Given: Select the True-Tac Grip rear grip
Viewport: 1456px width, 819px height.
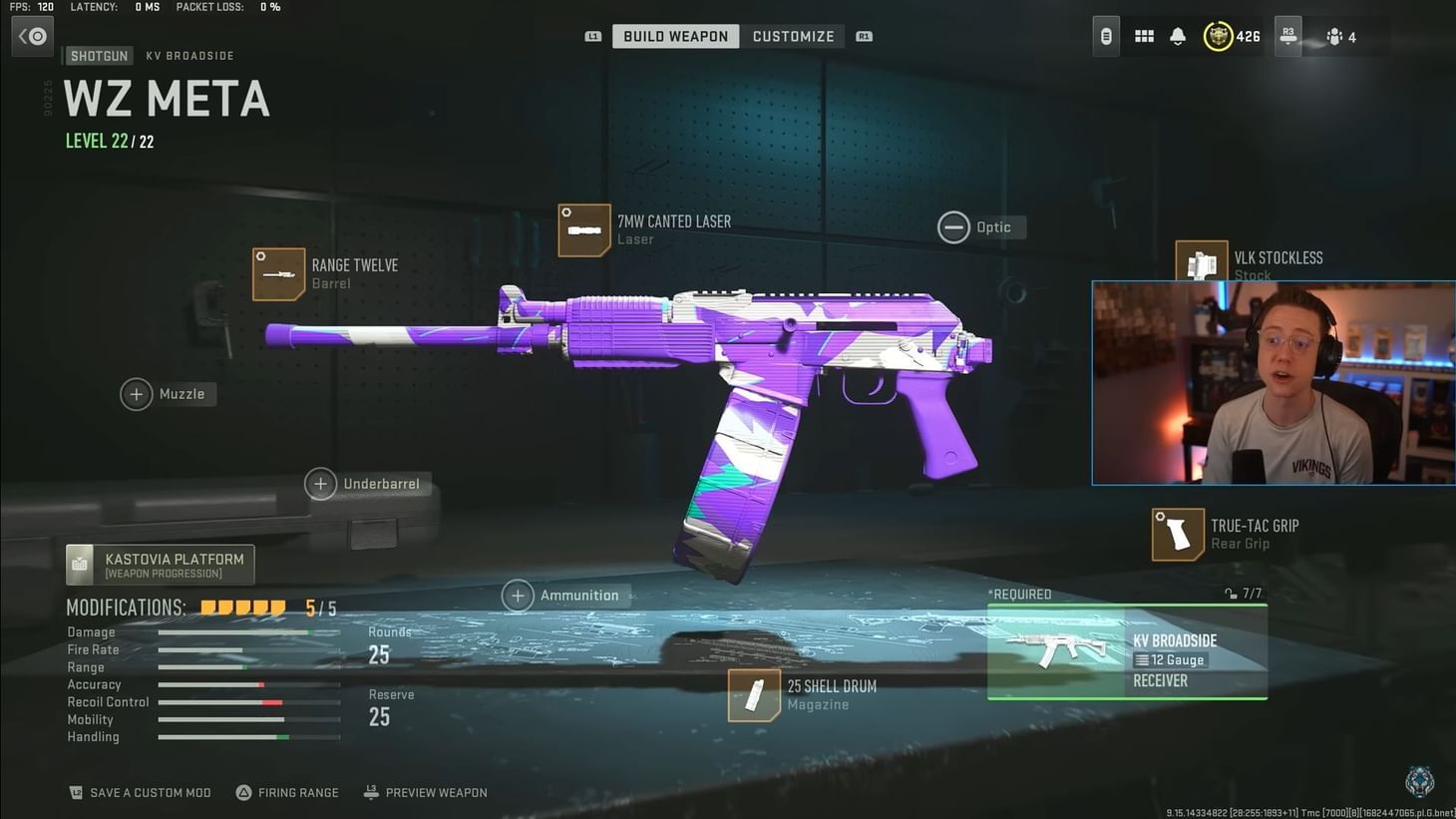Looking at the screenshot, I should click(x=1177, y=534).
